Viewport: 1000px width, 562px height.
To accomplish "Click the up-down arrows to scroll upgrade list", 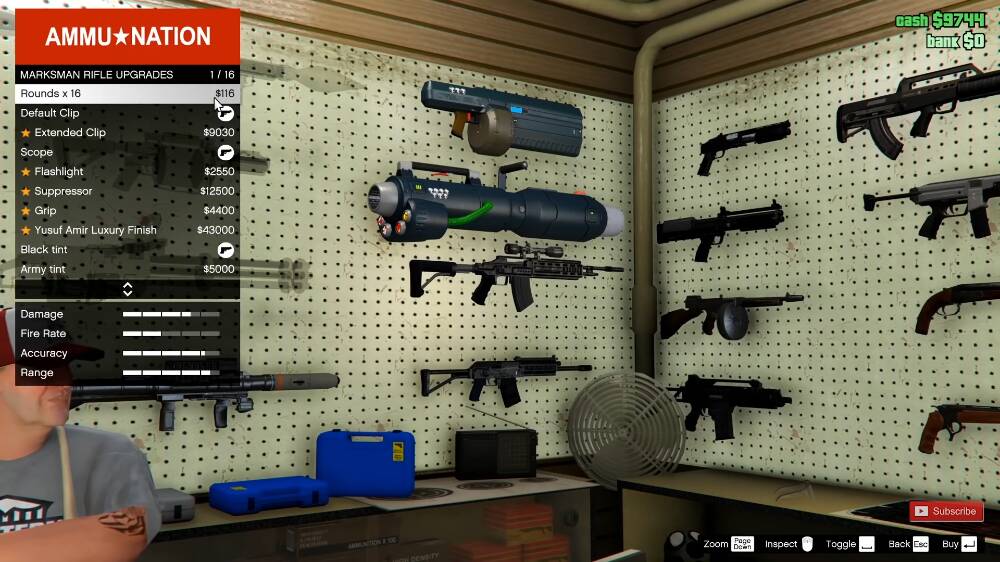I will tap(127, 289).
